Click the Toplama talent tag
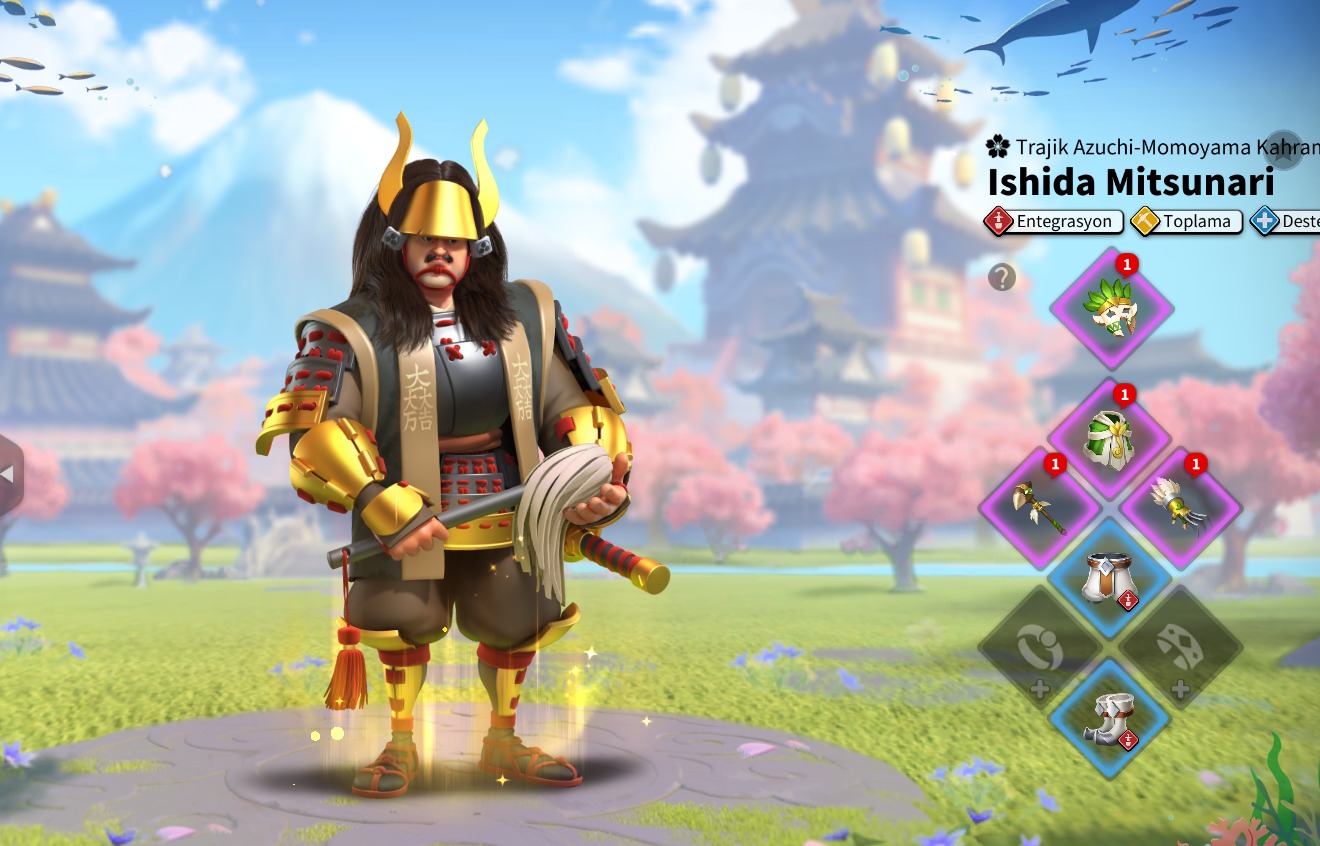The height and width of the screenshot is (846, 1320). (1187, 221)
